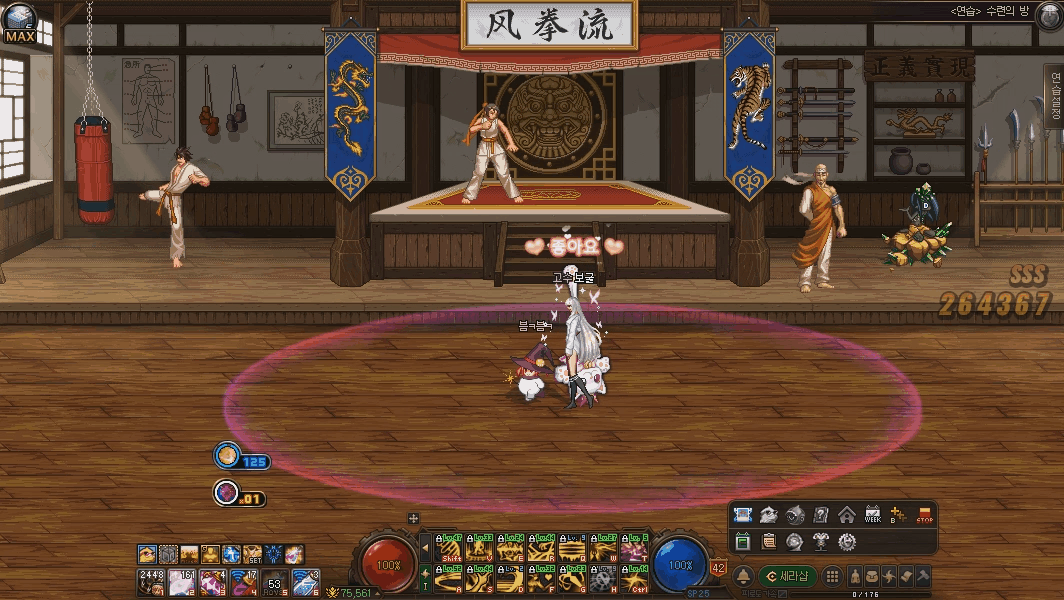Click the SET buff icon
The width and height of the screenshot is (1064, 600).
252,554
